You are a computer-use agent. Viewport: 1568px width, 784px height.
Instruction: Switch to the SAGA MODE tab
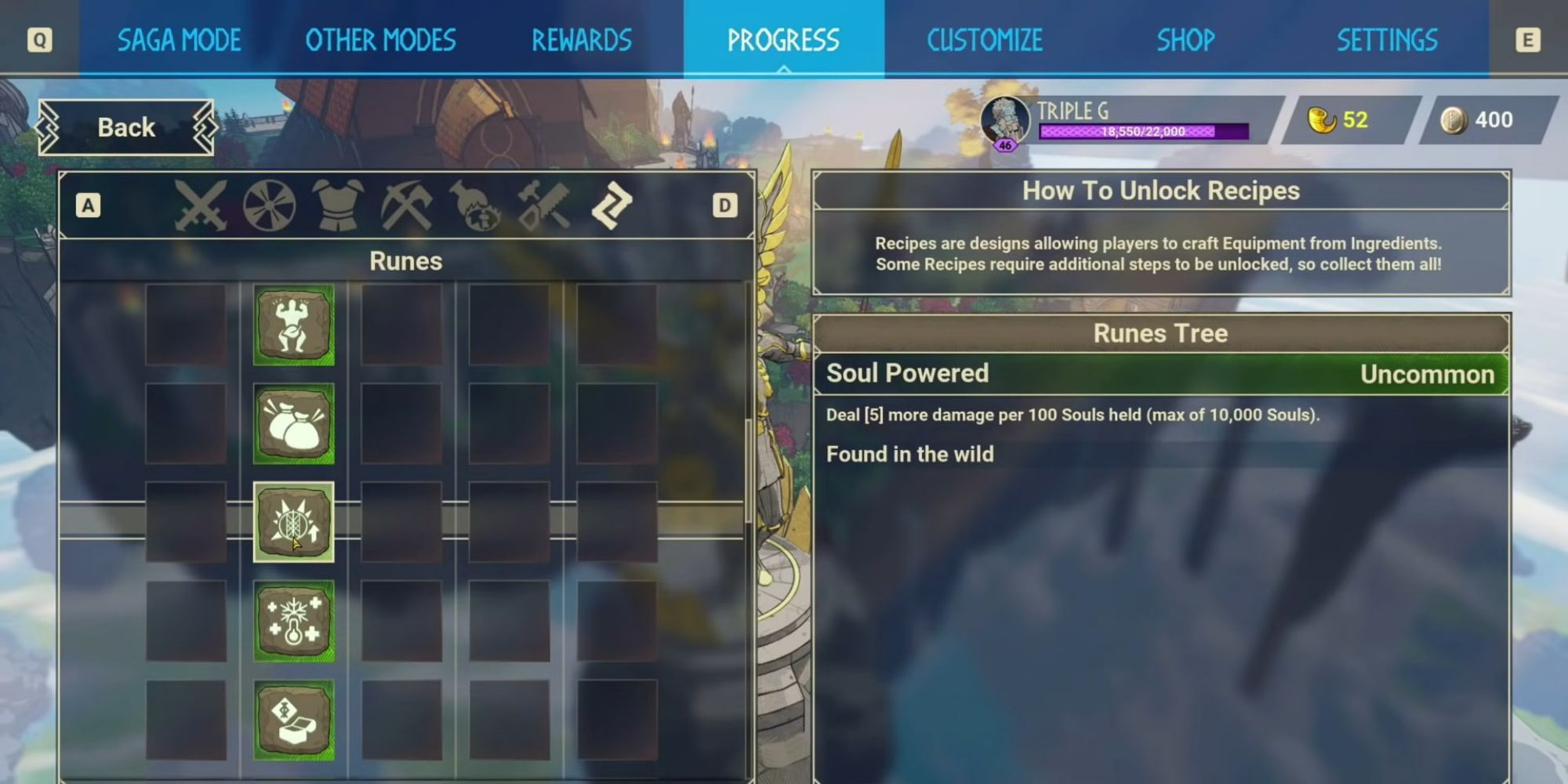point(179,40)
